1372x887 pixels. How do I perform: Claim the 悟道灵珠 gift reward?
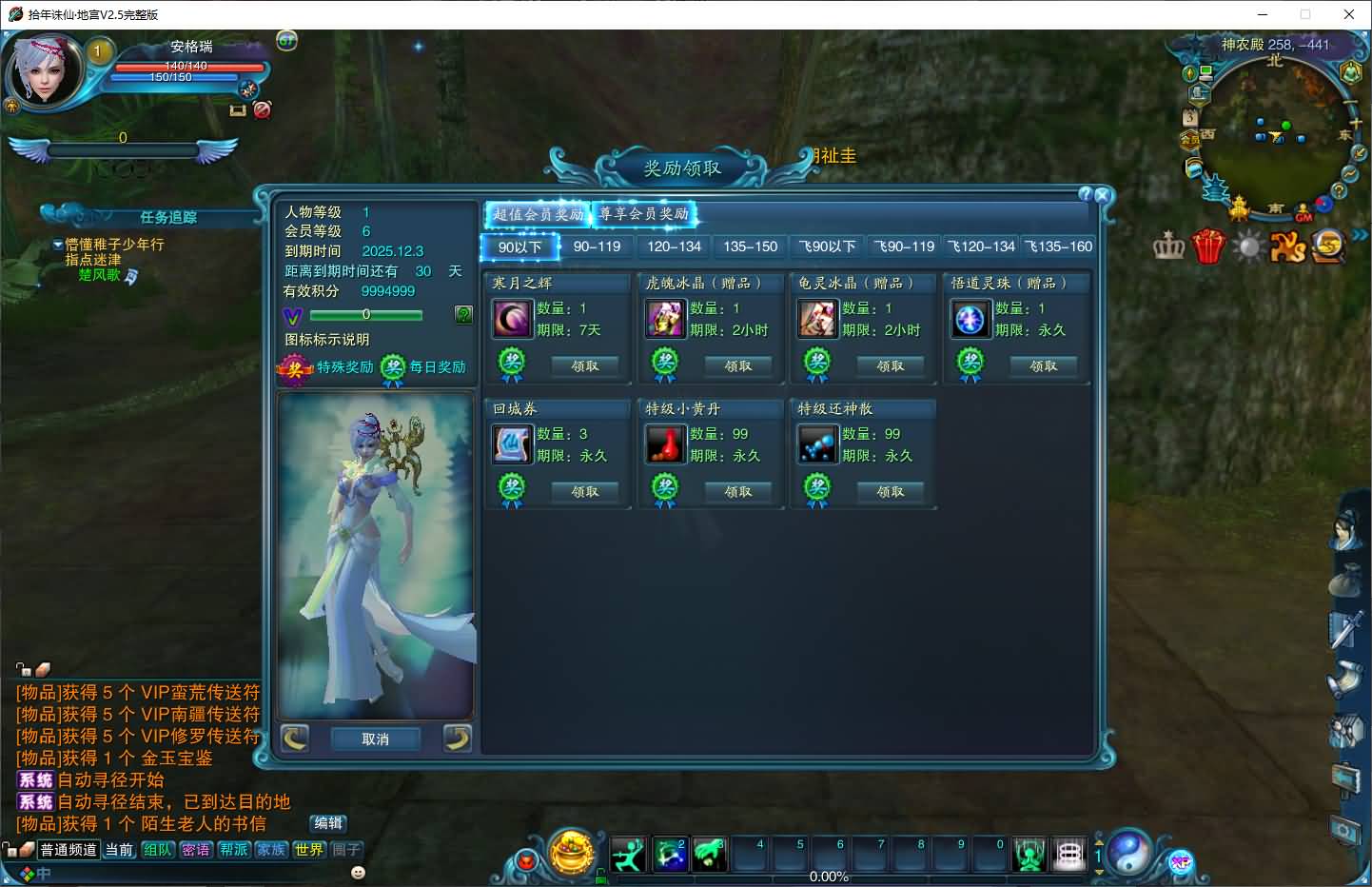pos(1043,365)
